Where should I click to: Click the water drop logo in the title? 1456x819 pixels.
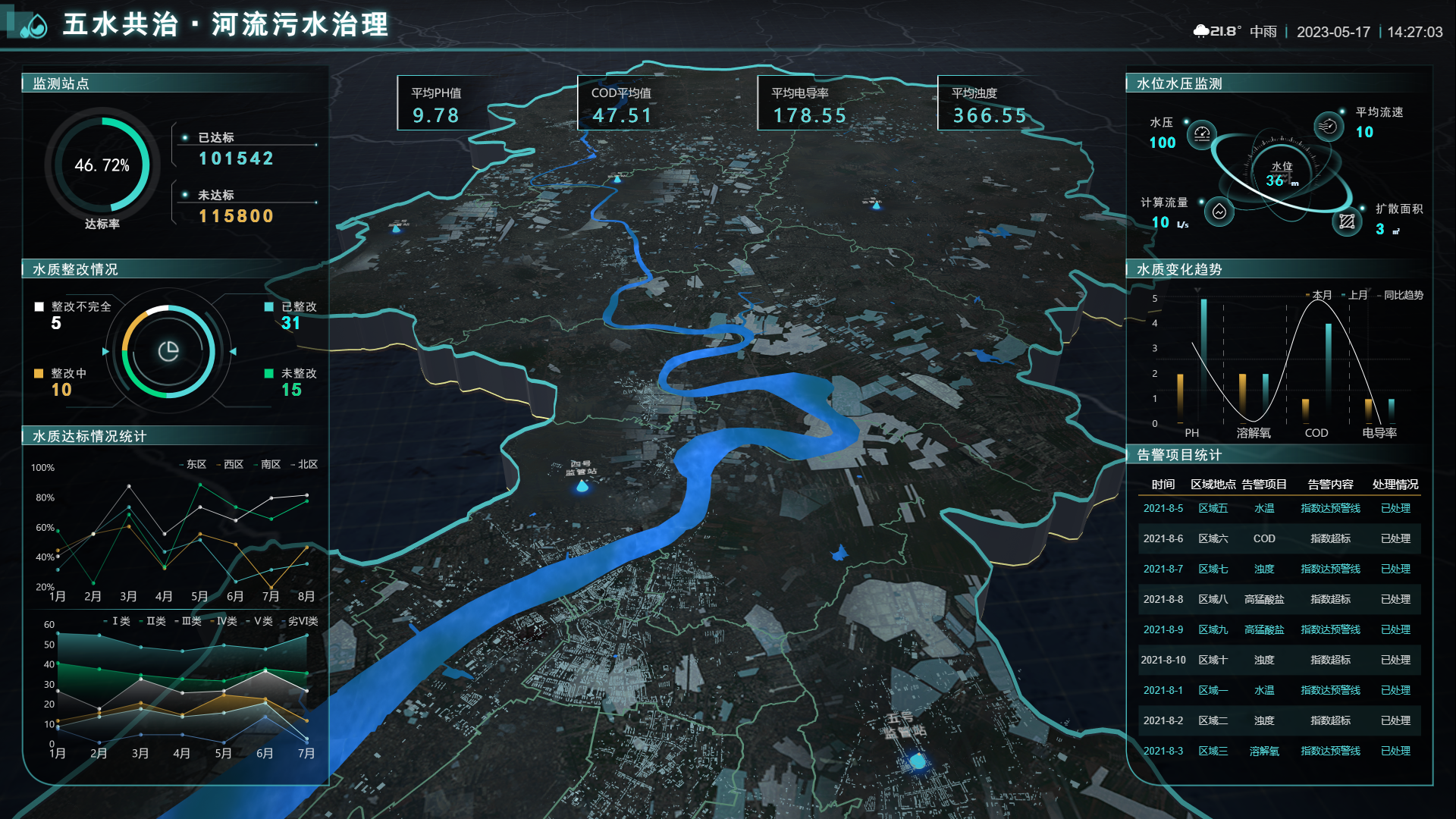(33, 26)
